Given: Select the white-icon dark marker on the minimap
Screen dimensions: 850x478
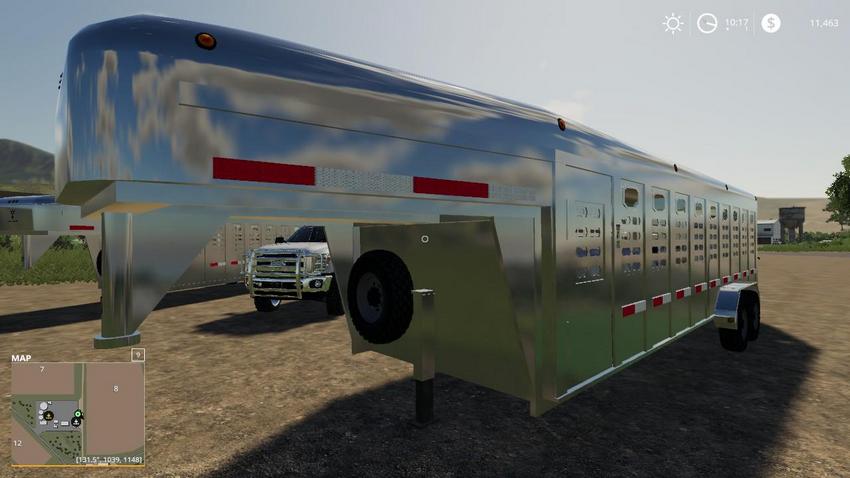Looking at the screenshot, I should tap(76, 422).
